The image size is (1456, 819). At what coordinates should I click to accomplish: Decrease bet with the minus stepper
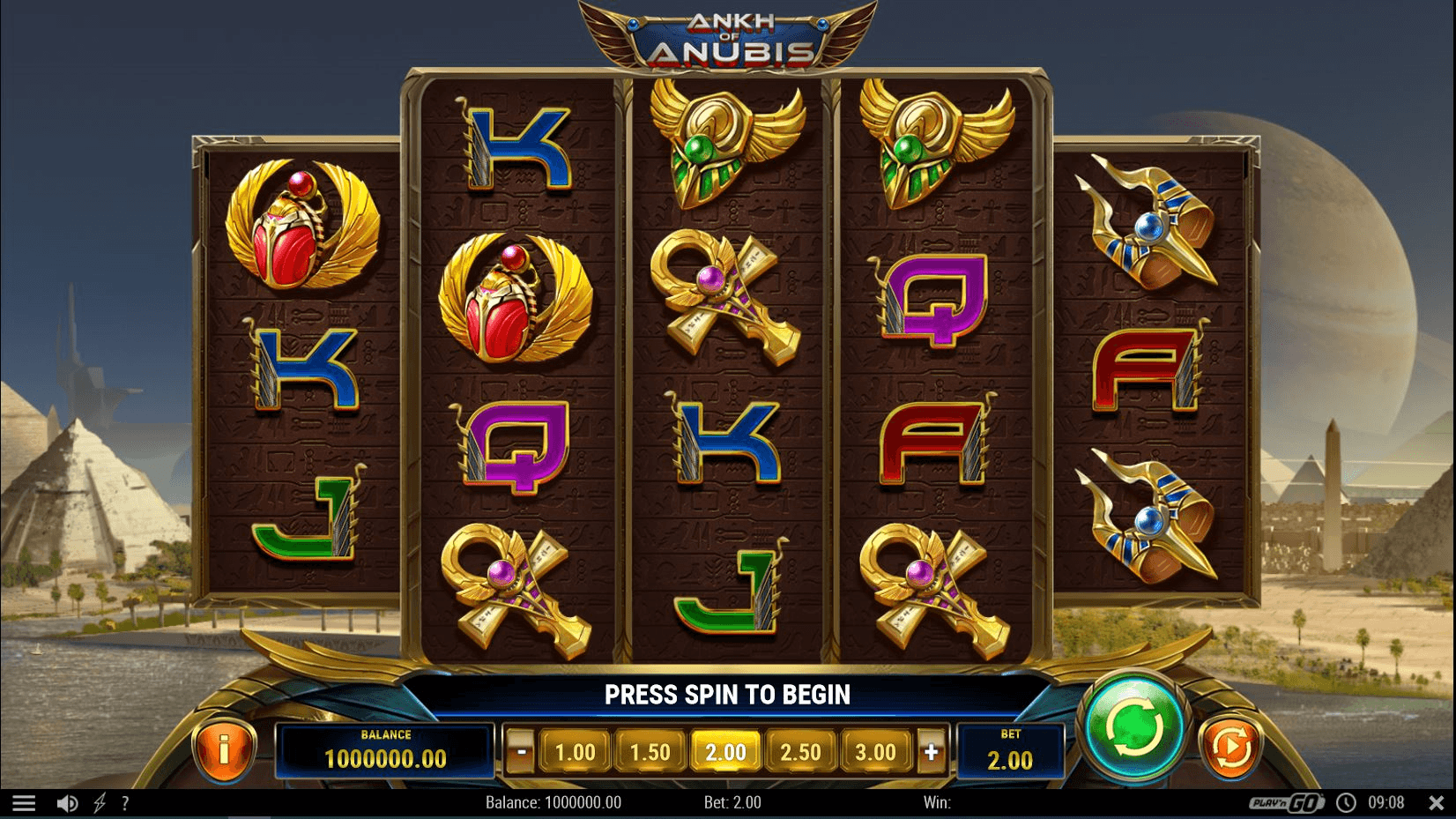(x=521, y=751)
